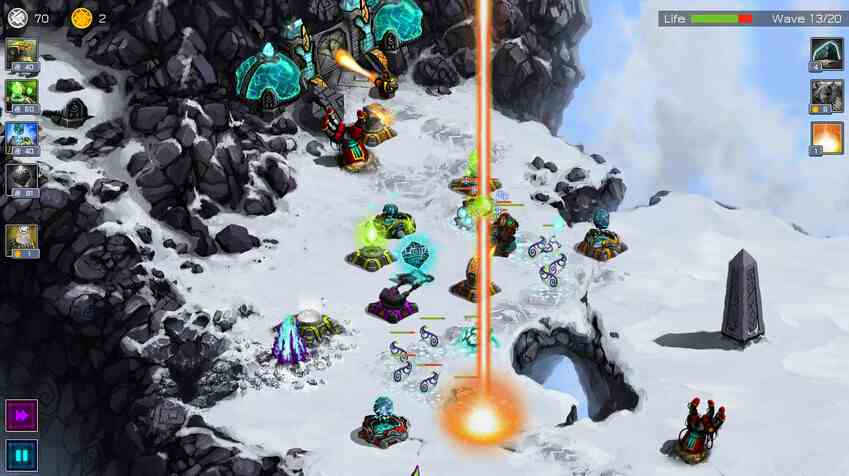Choose the green crystal tower build icon
Screen dimensions: 849x476
[22, 95]
